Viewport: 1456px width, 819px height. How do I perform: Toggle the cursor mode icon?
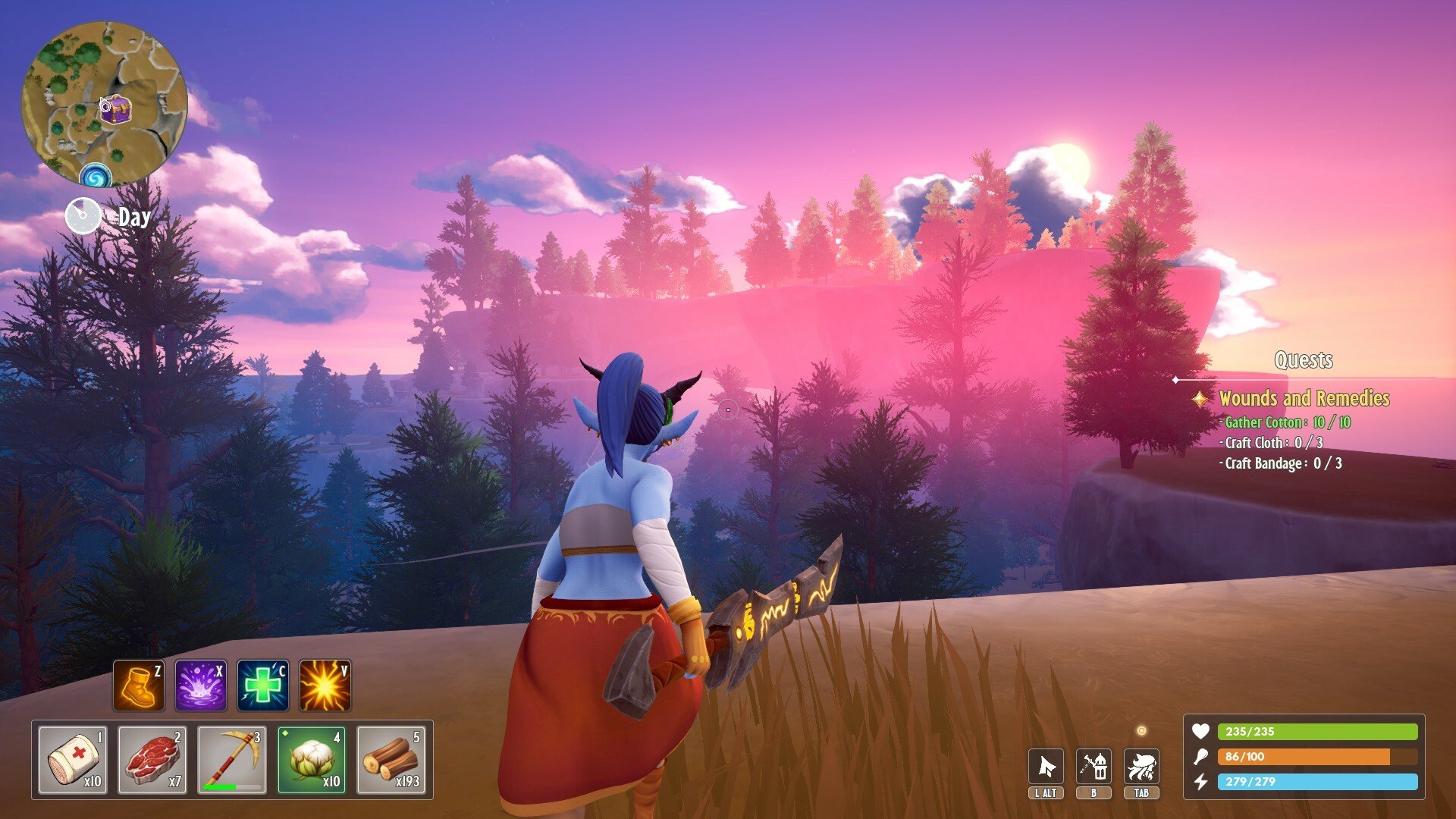(1046, 767)
